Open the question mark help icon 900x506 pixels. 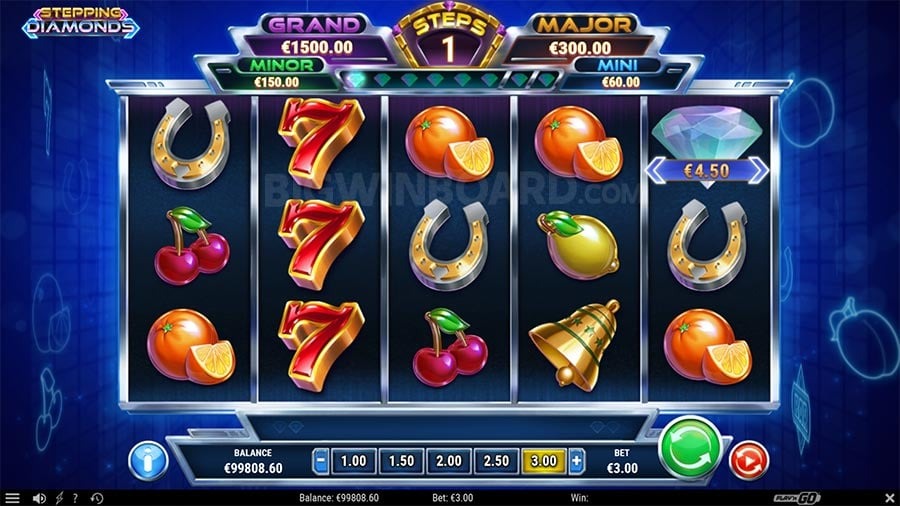point(75,497)
